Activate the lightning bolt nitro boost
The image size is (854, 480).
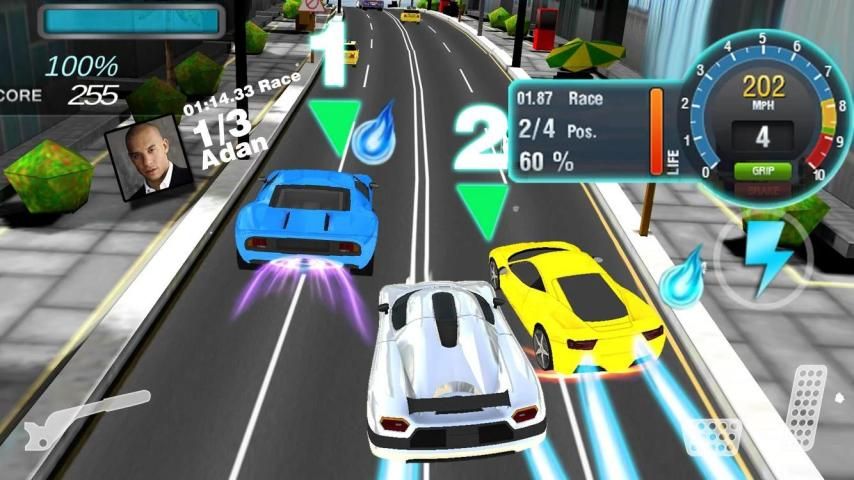(765, 257)
